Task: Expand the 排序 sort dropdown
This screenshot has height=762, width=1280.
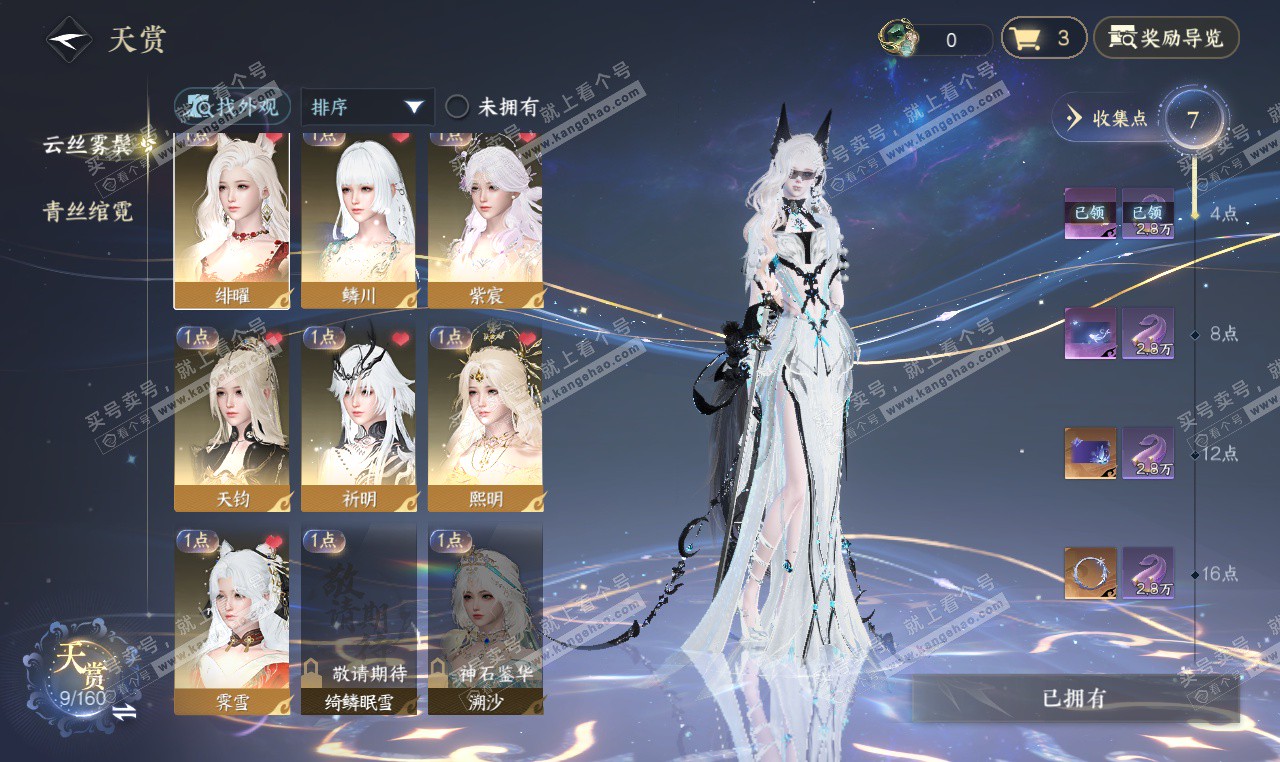Action: [x=367, y=107]
